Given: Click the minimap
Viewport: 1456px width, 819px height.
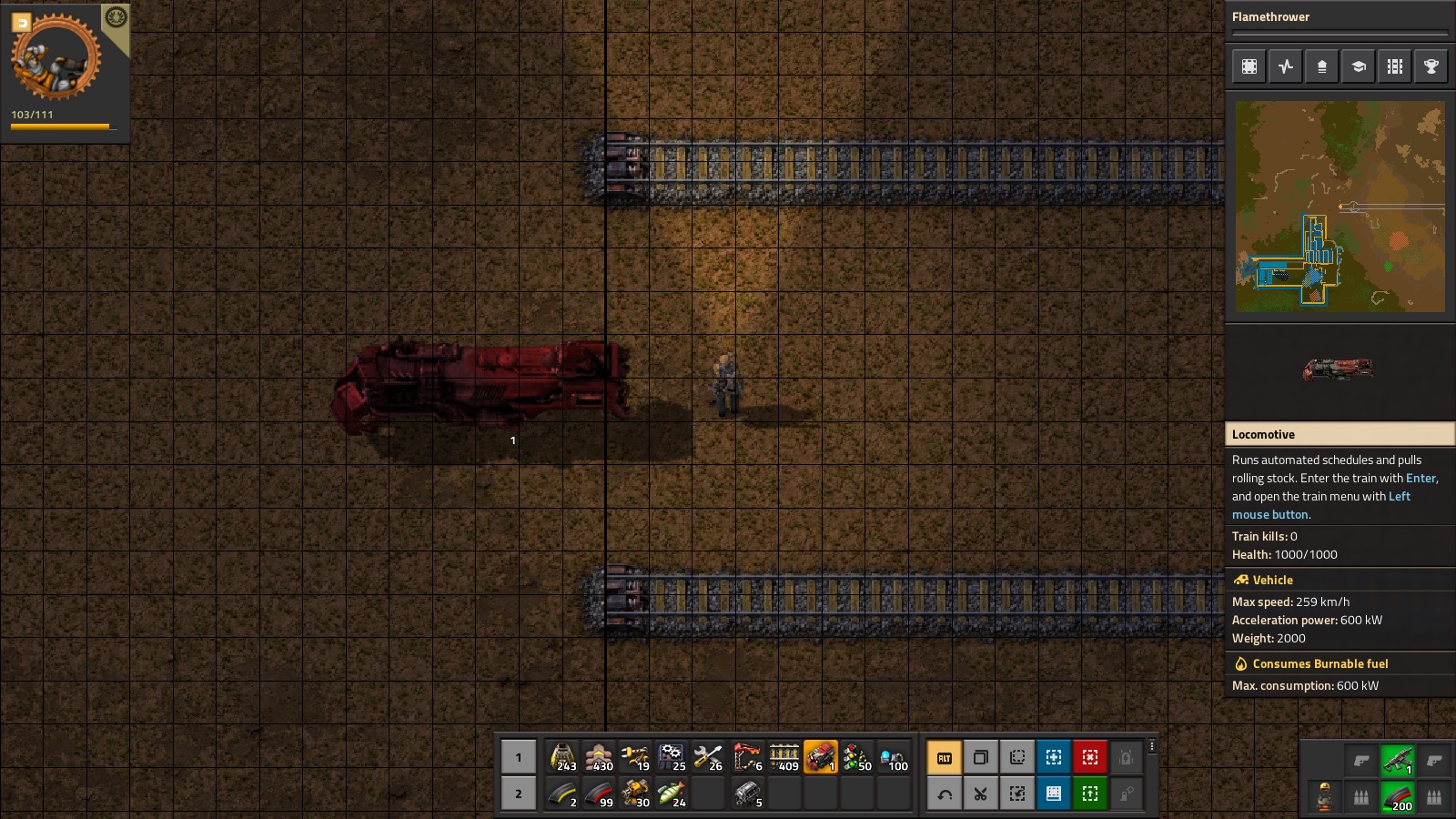Looking at the screenshot, I should (1340, 207).
